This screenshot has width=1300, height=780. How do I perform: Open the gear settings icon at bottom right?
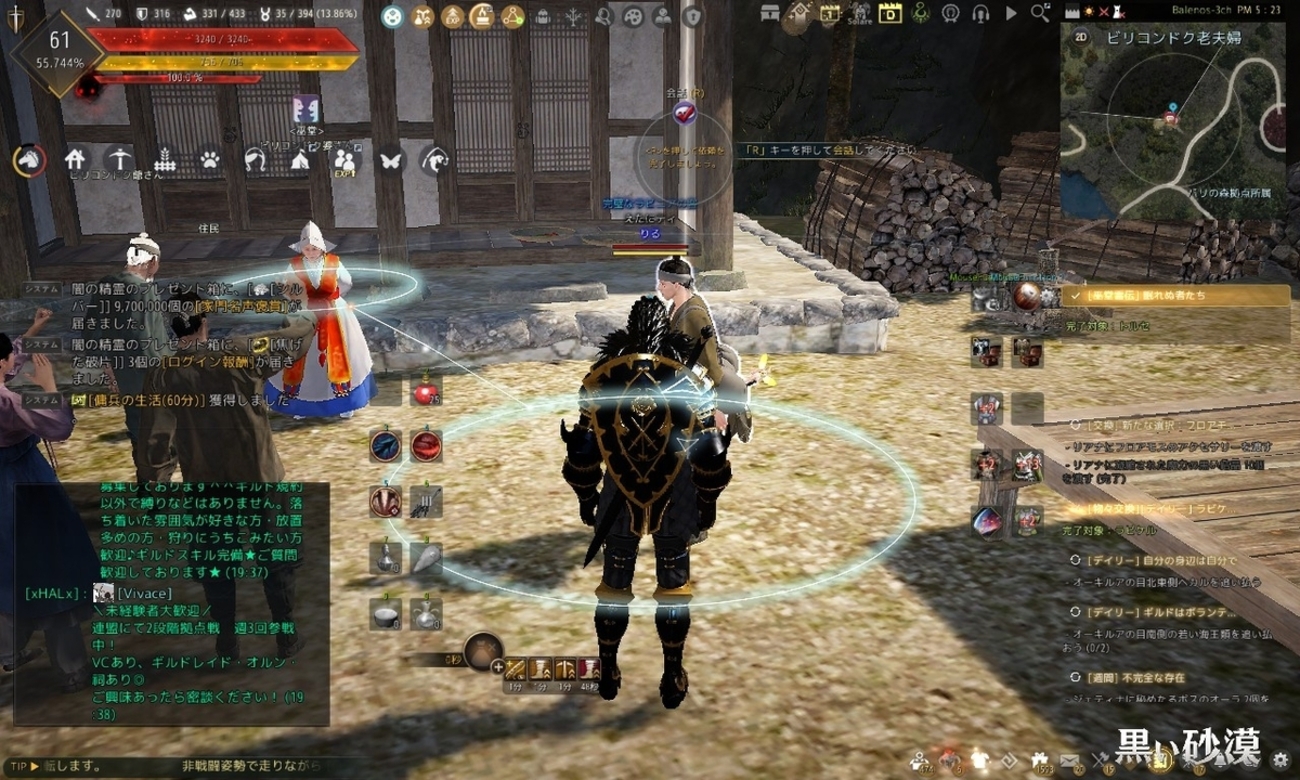point(1279,761)
